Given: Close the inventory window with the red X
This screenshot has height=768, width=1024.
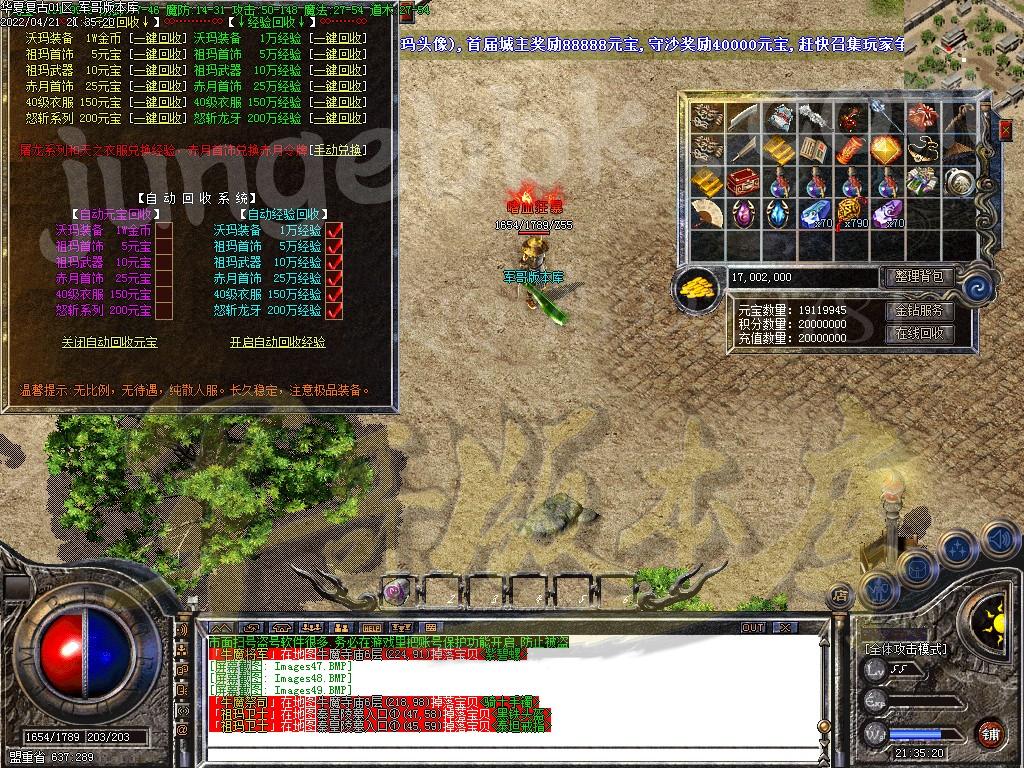Looking at the screenshot, I should point(1005,129).
